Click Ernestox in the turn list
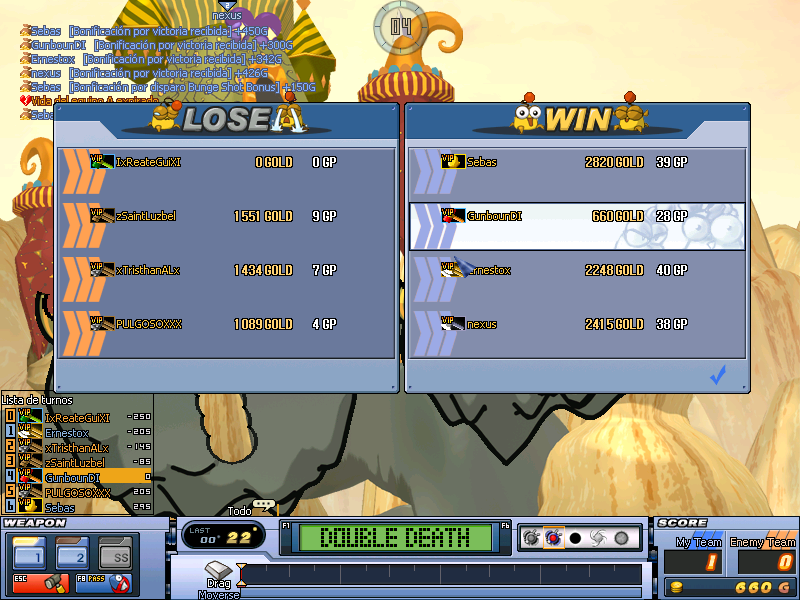Image resolution: width=800 pixels, height=600 pixels. [67, 433]
